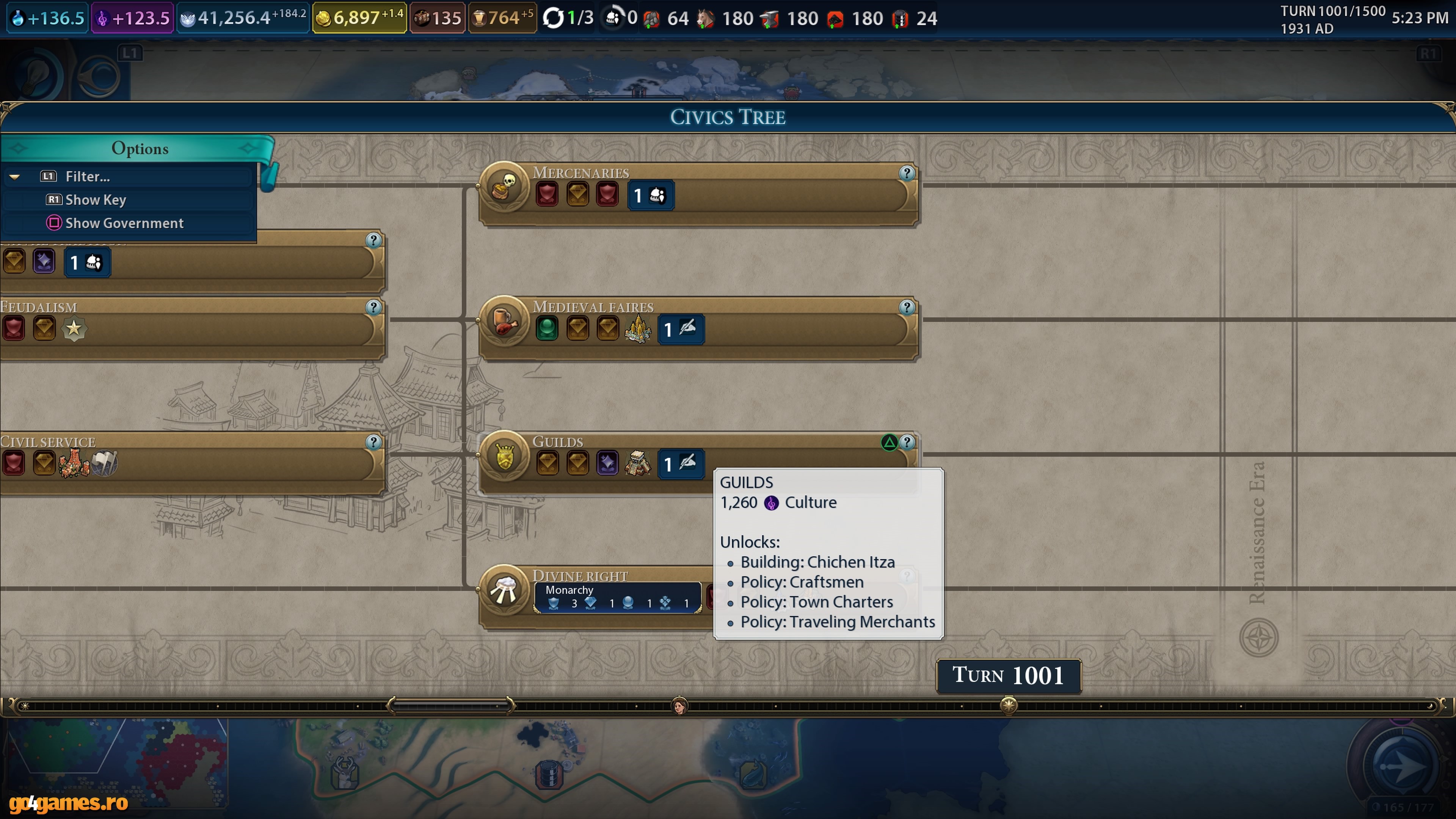
Task: Open Civil Service Civilopedia question mark
Action: (x=373, y=442)
